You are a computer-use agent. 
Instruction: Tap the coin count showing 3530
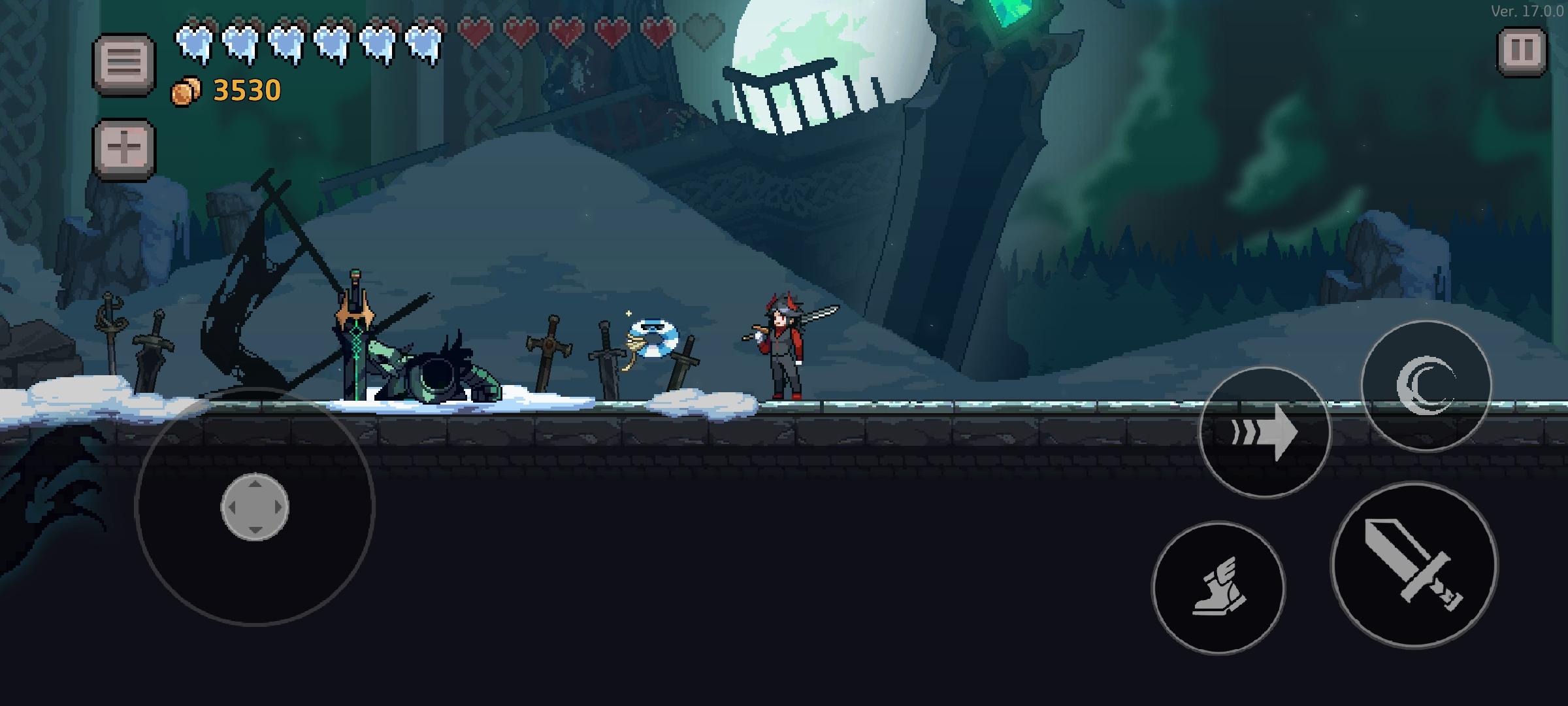245,89
